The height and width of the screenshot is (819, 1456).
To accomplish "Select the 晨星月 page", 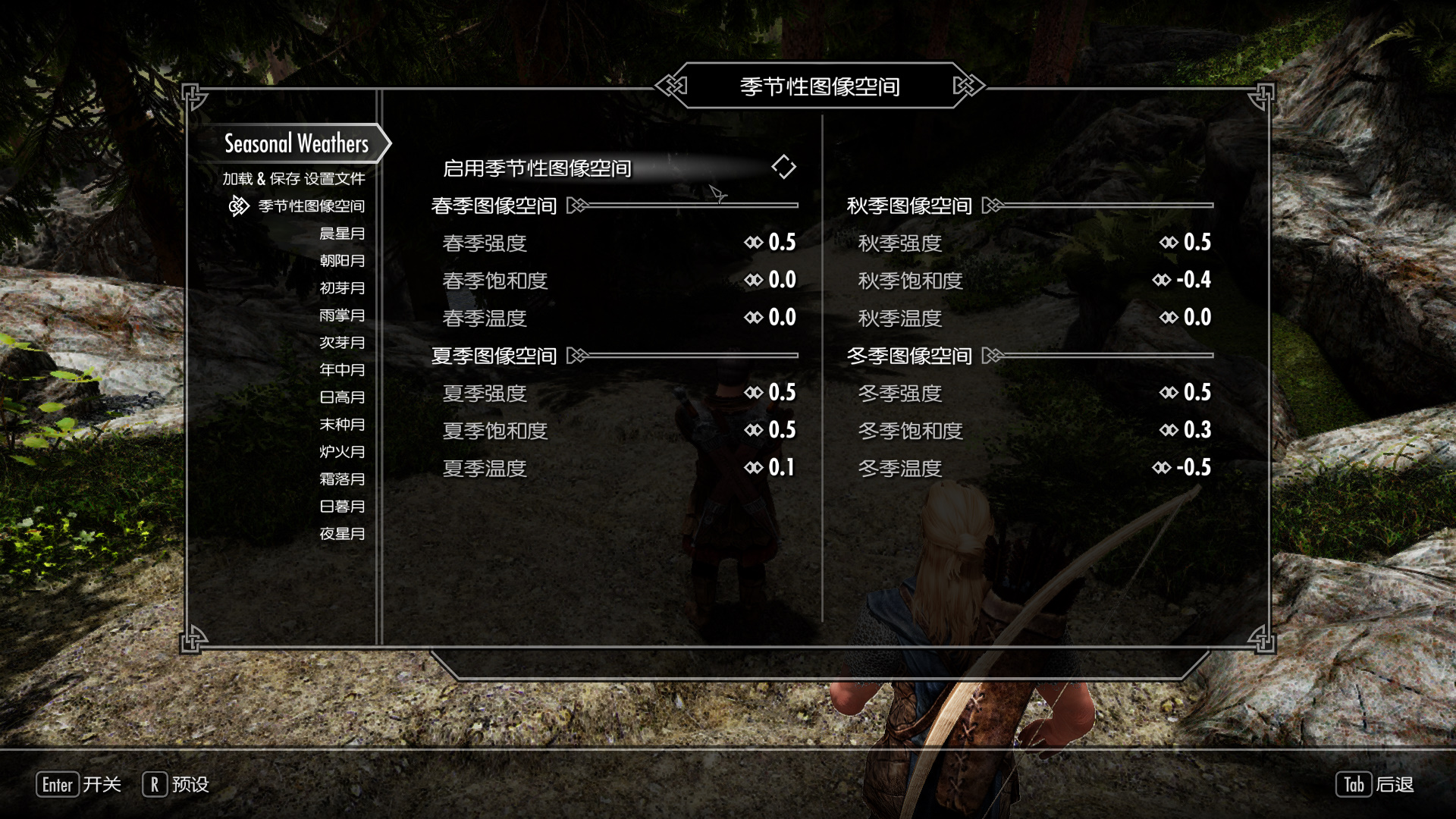I will (342, 234).
